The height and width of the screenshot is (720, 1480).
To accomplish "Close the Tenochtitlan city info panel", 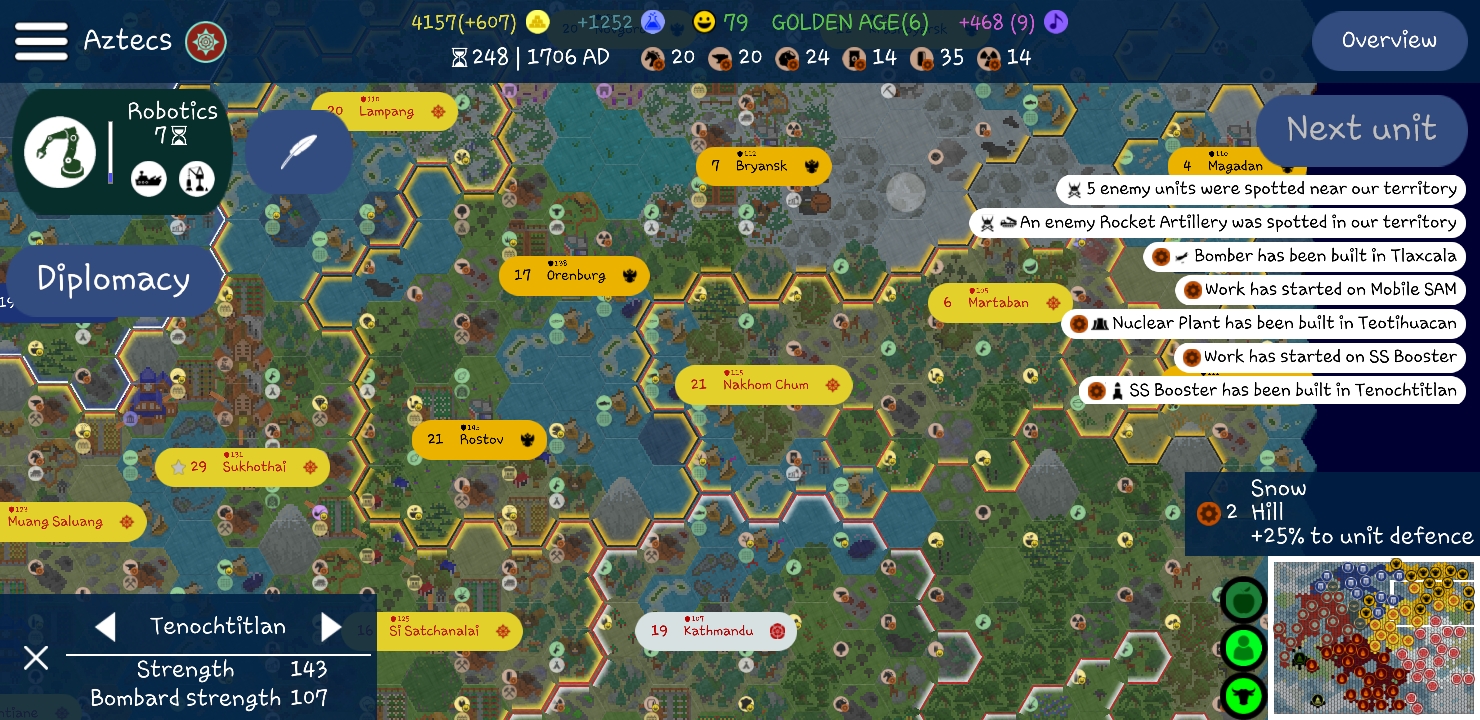I will click(36, 658).
